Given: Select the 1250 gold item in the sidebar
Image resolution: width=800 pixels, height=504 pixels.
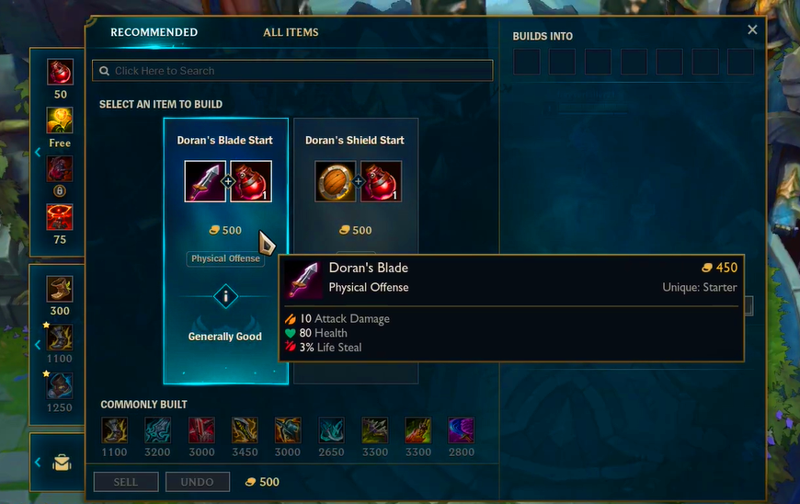Looking at the screenshot, I should click(x=60, y=386).
